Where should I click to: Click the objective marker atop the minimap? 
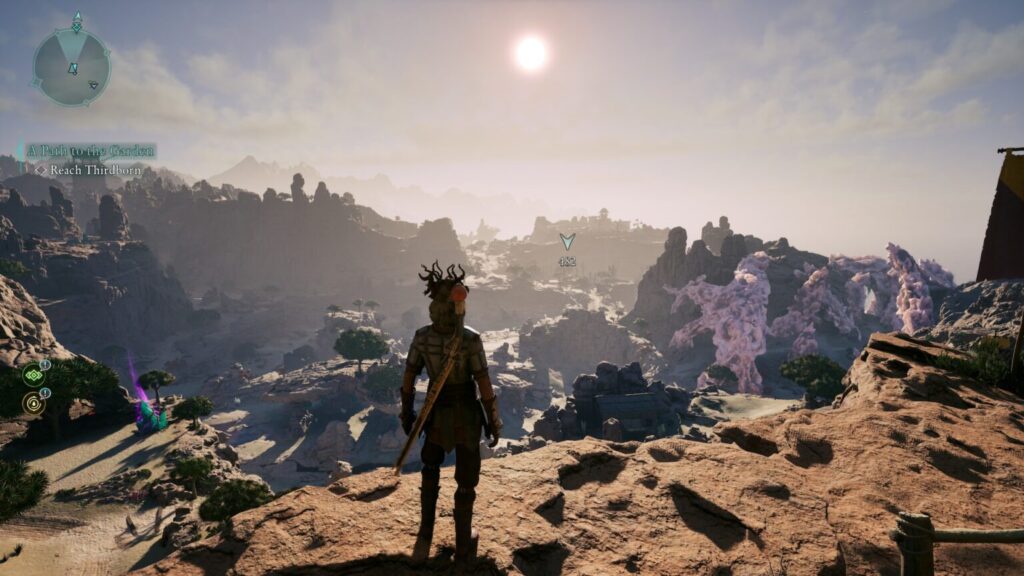(77, 22)
